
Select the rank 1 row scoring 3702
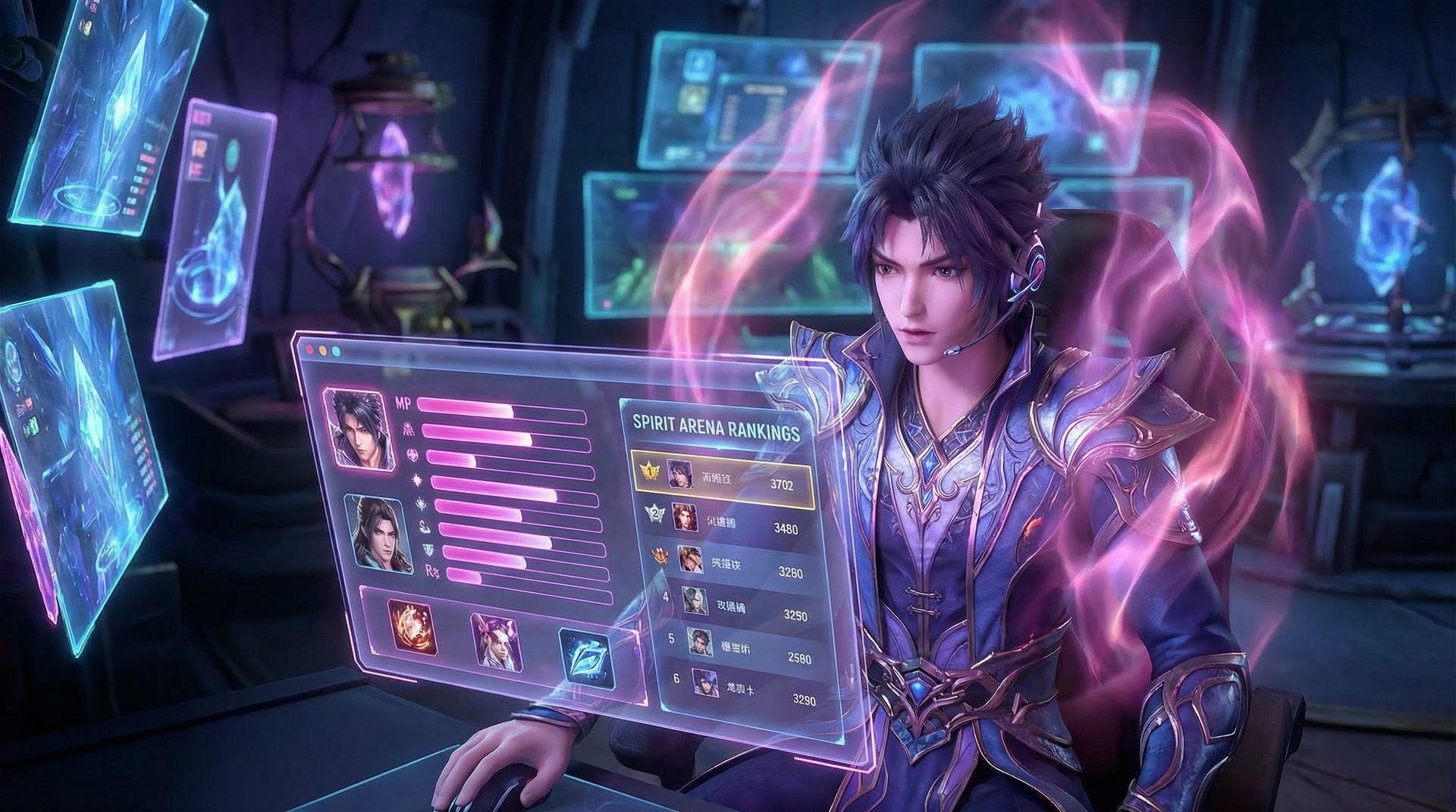[x=721, y=478]
